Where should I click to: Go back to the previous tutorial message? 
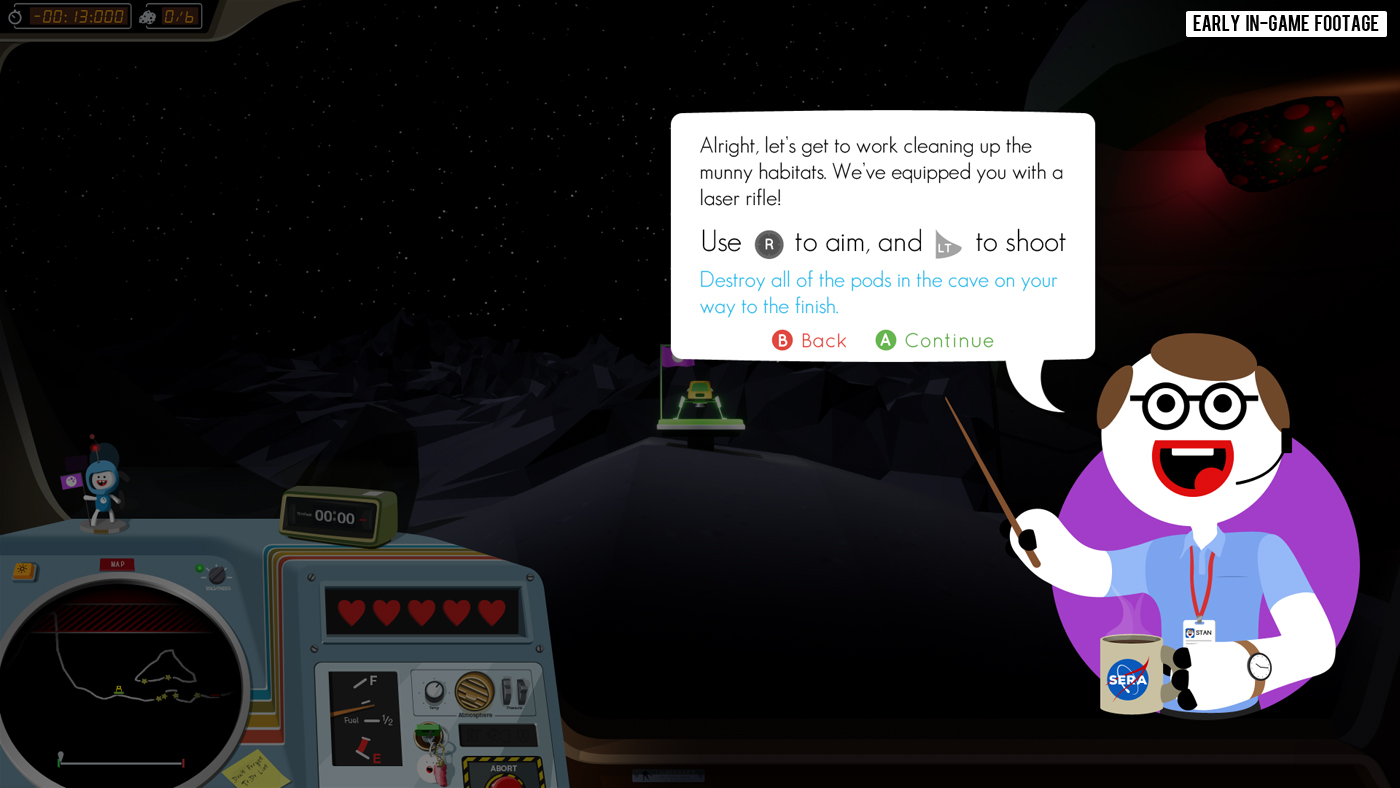pos(810,341)
